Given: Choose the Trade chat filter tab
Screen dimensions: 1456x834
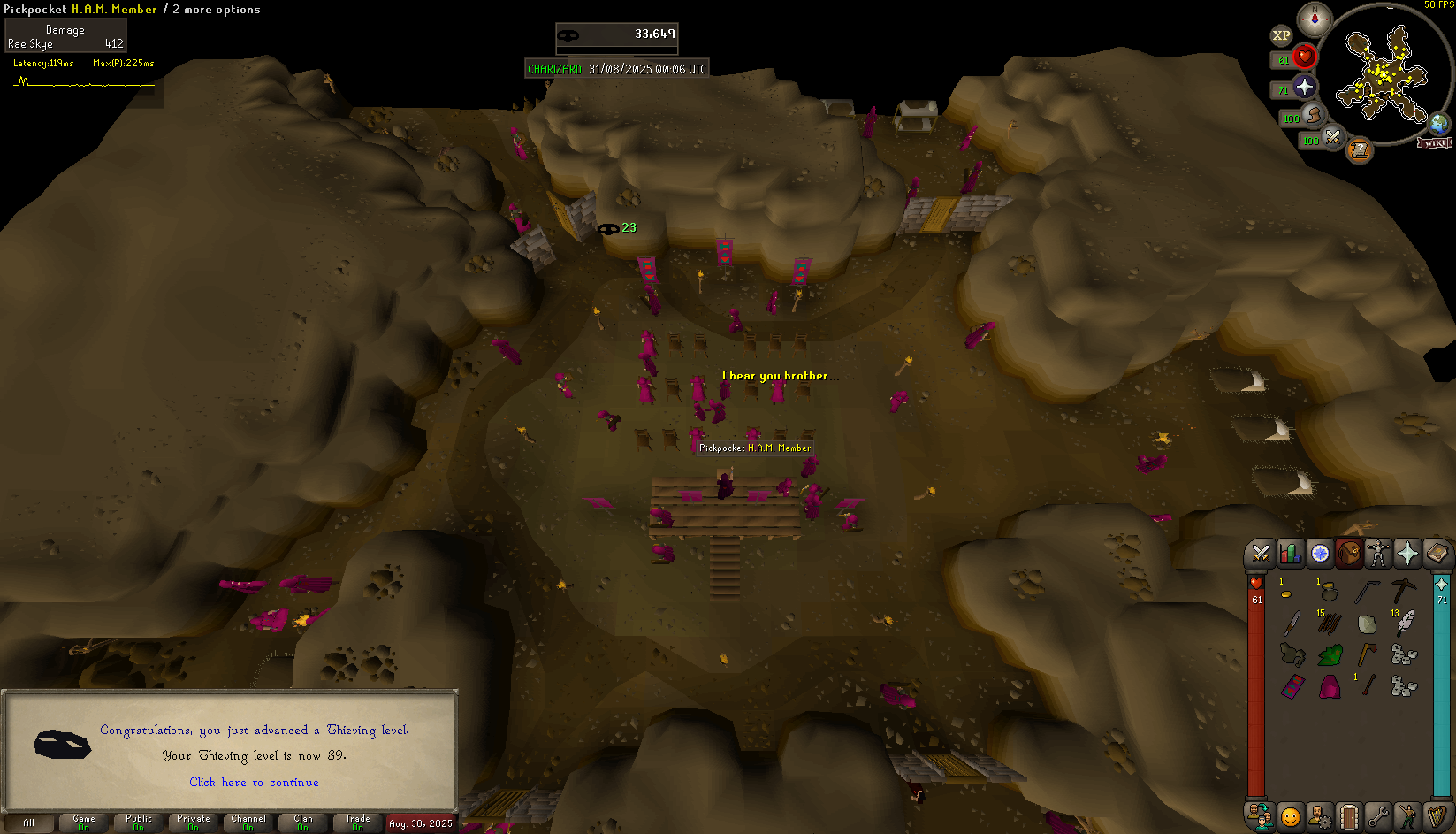Looking at the screenshot, I should [x=357, y=823].
